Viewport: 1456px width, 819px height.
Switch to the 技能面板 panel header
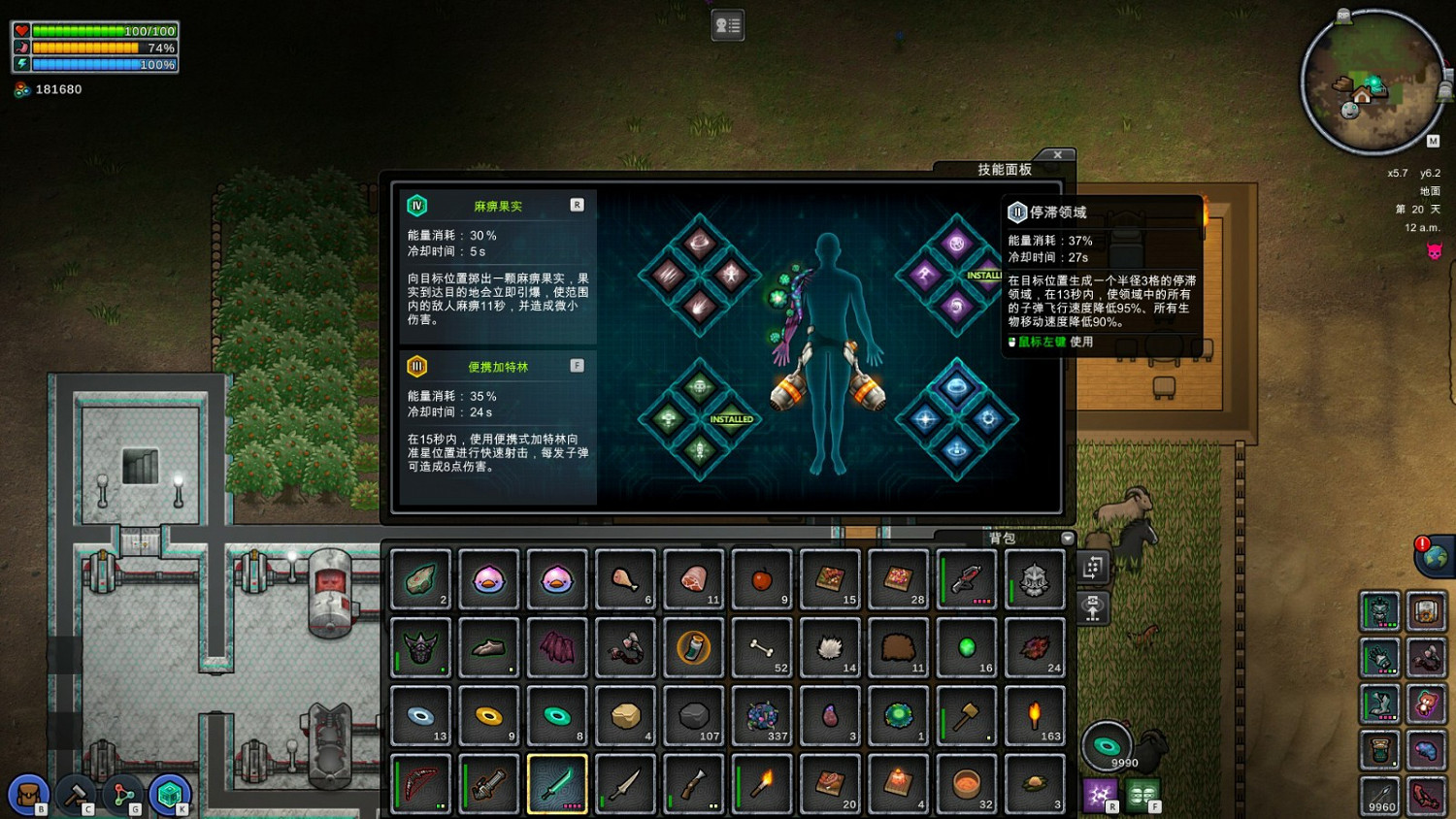pos(1006,169)
